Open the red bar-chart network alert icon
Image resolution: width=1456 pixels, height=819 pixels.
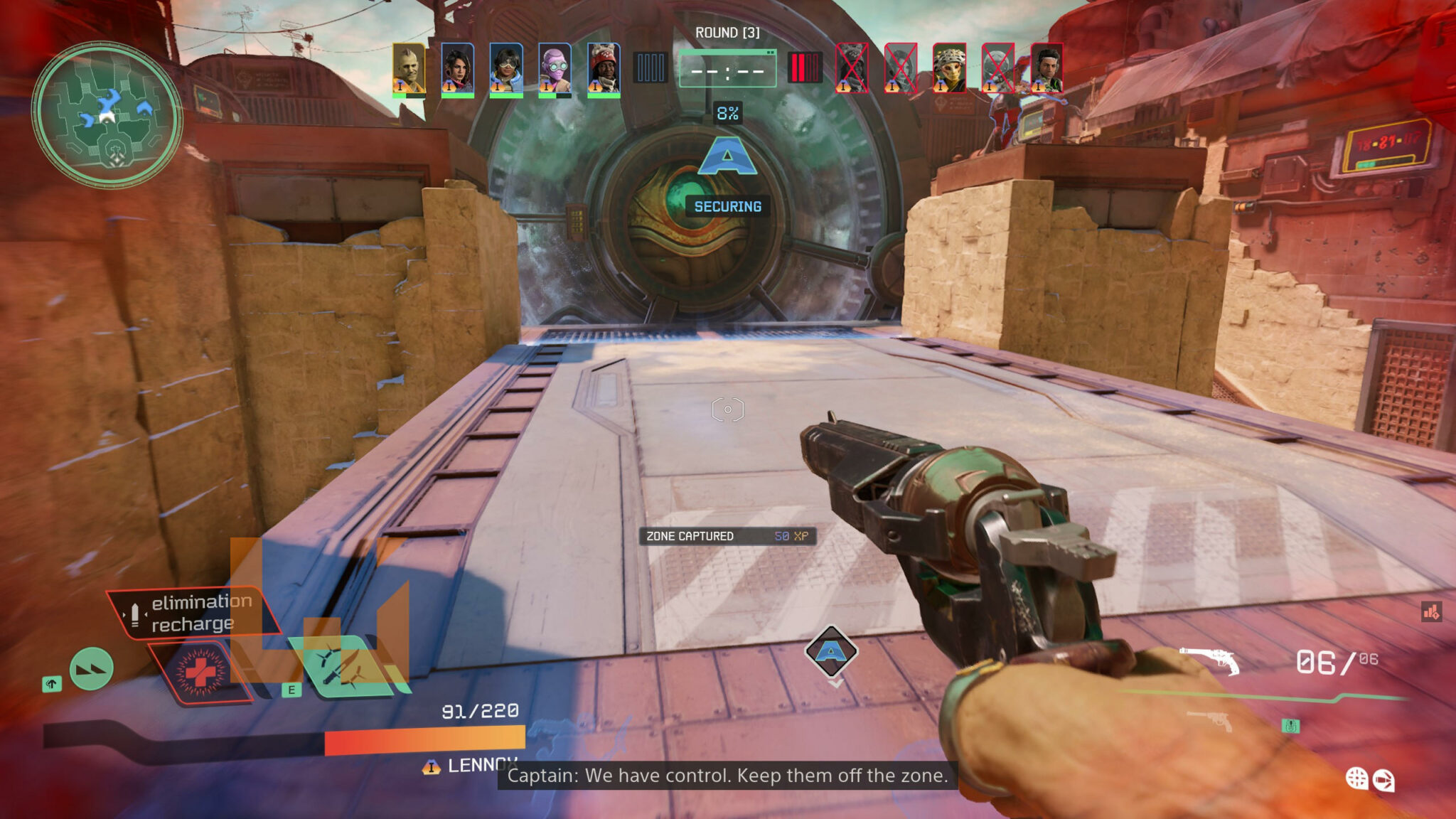point(1431,611)
